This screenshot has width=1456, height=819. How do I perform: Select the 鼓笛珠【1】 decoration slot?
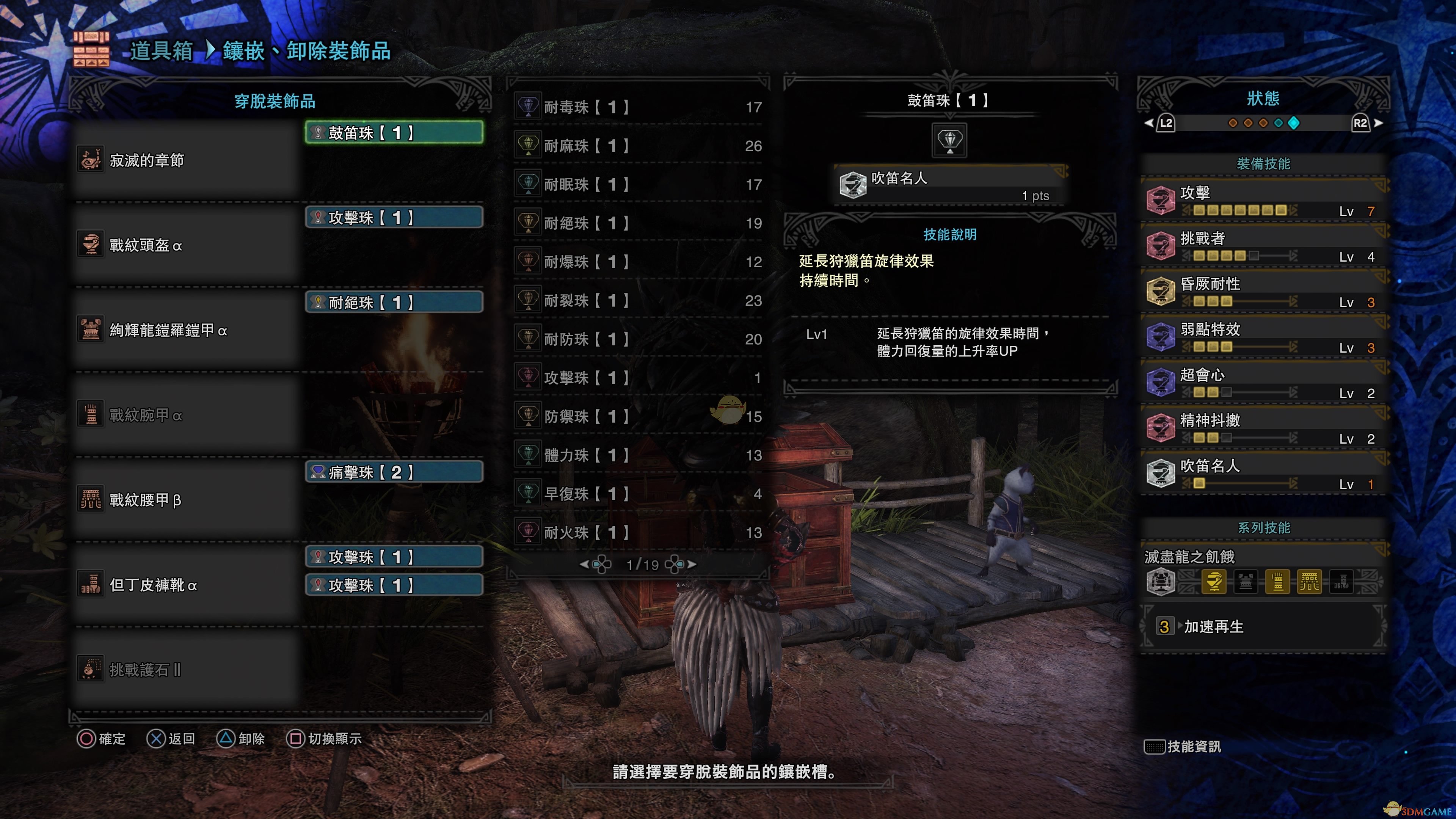394,133
